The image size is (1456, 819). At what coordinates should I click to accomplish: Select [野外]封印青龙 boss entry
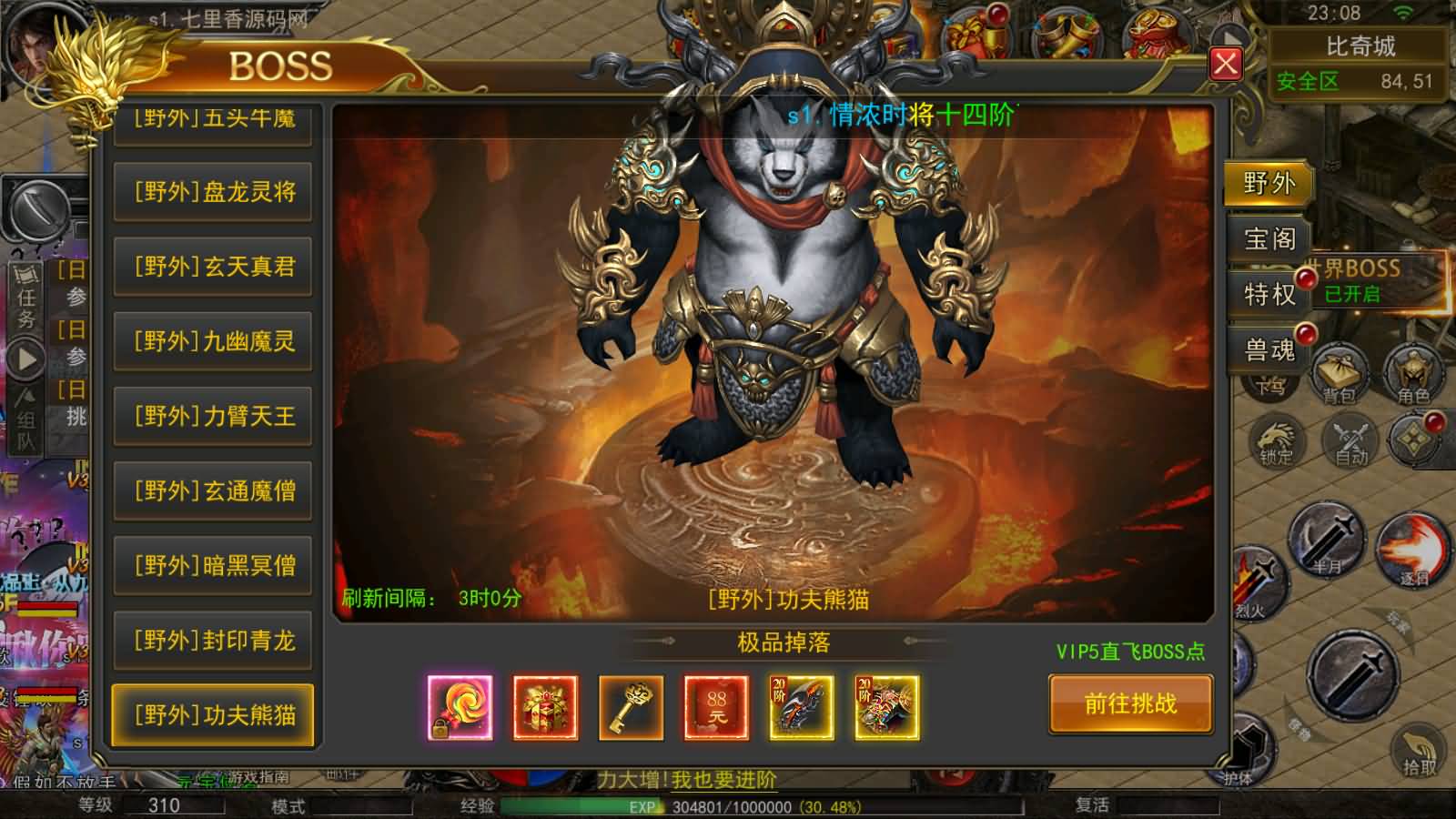tap(214, 640)
